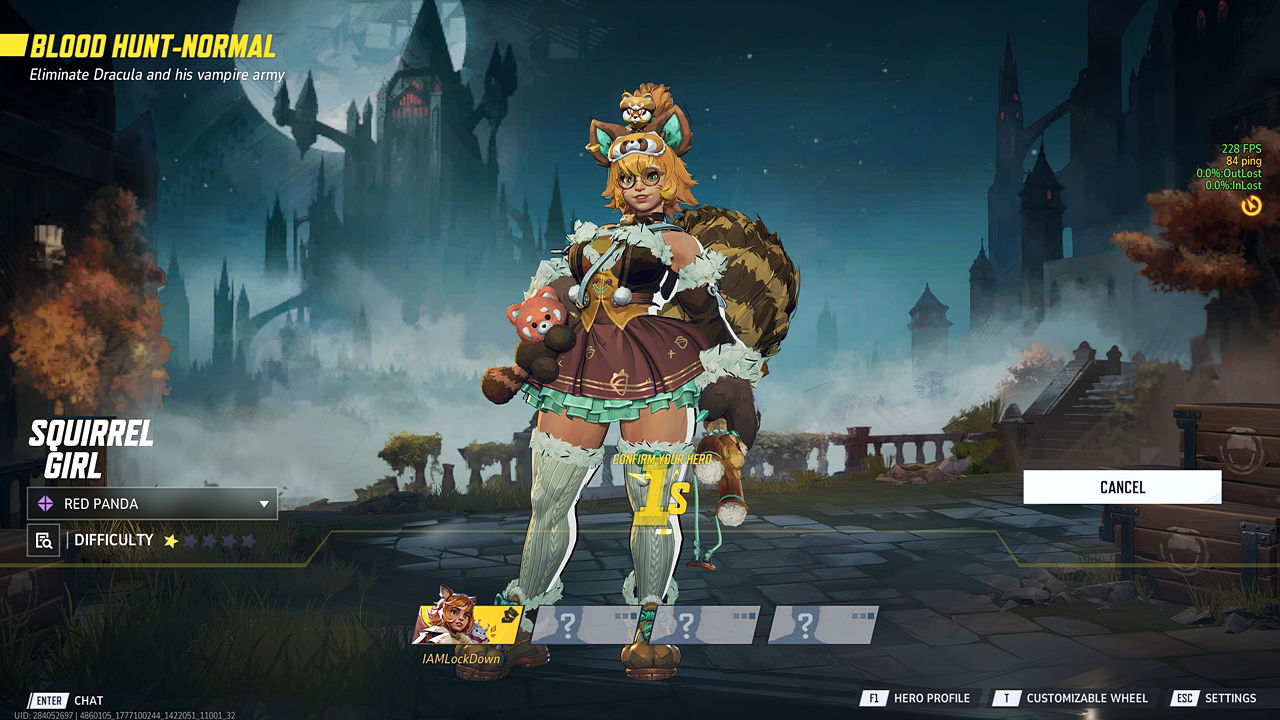The height and width of the screenshot is (720, 1280).
Task: Cancel the hero confirmation
Action: pyautogui.click(x=1122, y=487)
